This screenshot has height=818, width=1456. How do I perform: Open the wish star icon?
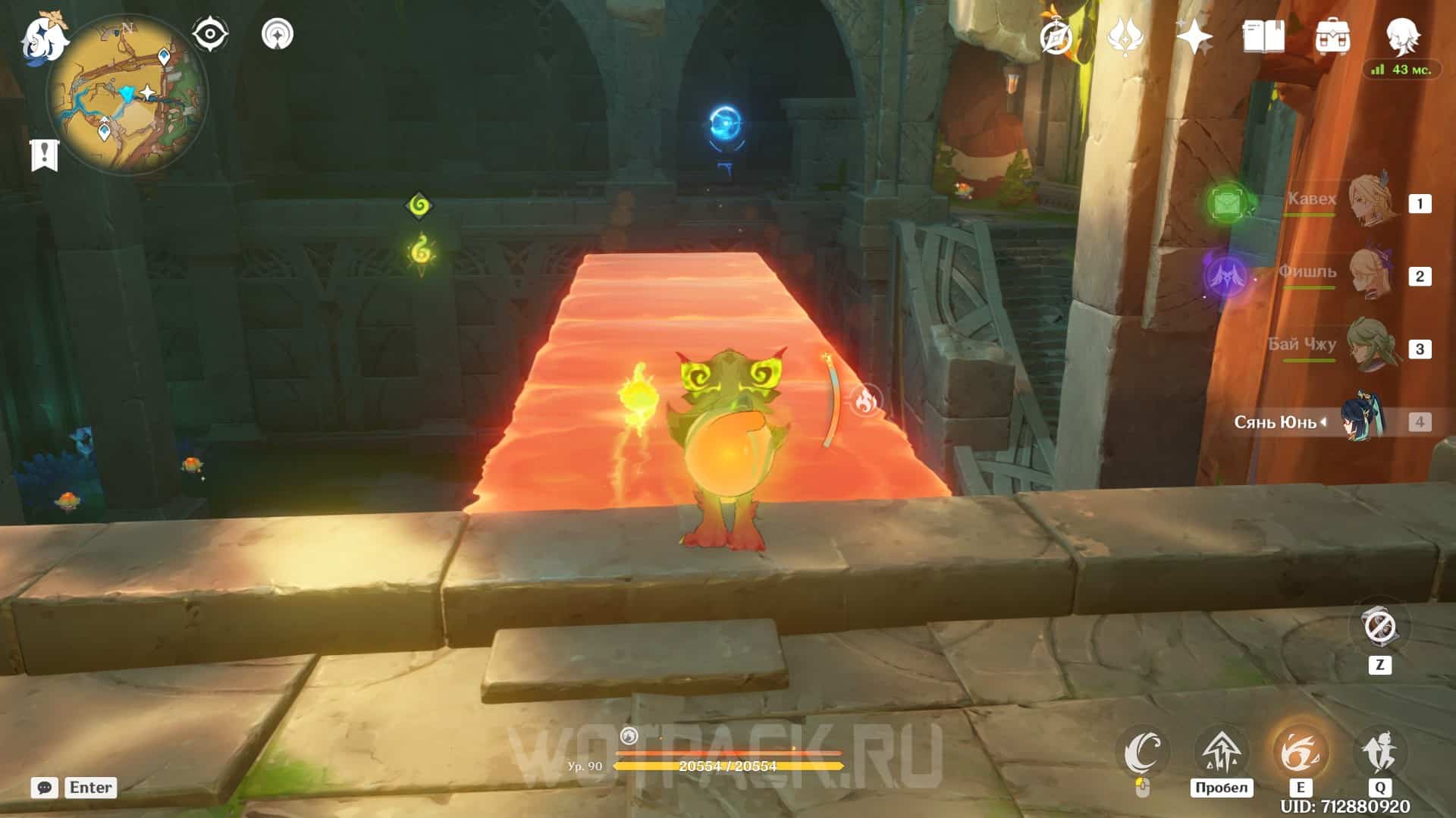pos(1194,36)
